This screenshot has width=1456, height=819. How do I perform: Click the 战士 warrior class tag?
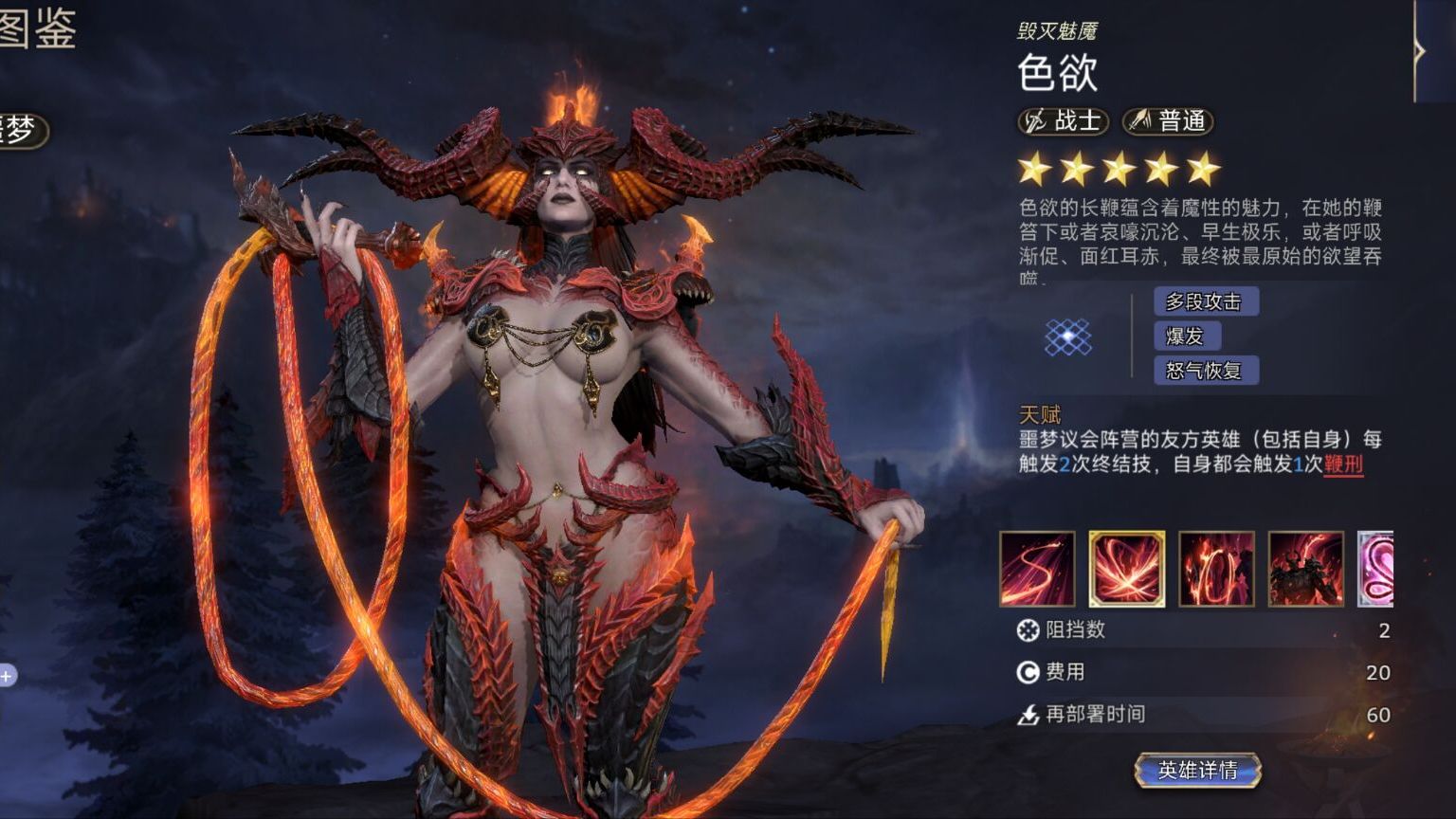1064,121
